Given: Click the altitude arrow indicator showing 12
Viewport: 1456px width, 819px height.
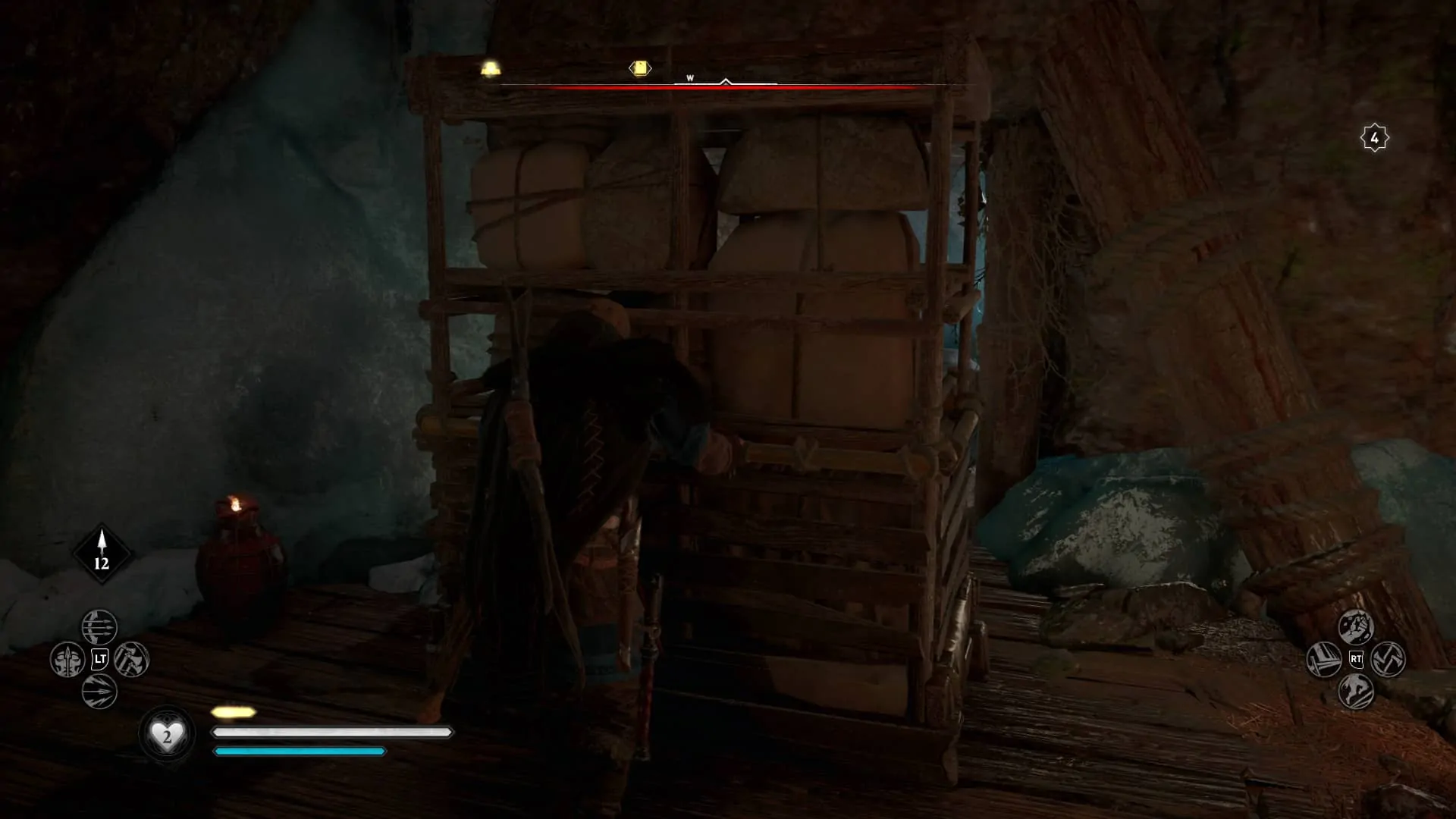Looking at the screenshot, I should (x=101, y=551).
